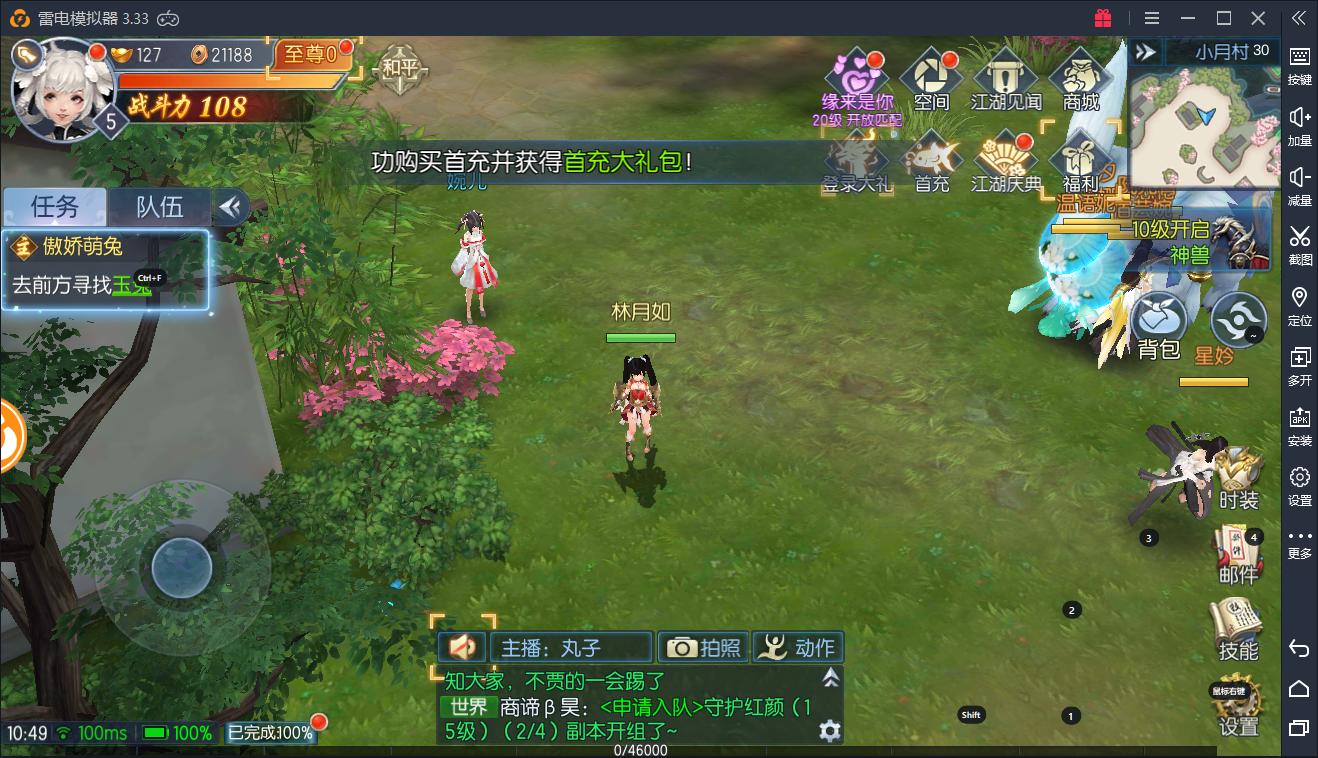This screenshot has width=1318, height=758.
Task: Click the emulator 截图 screenshot tool
Action: pyautogui.click(x=1299, y=243)
